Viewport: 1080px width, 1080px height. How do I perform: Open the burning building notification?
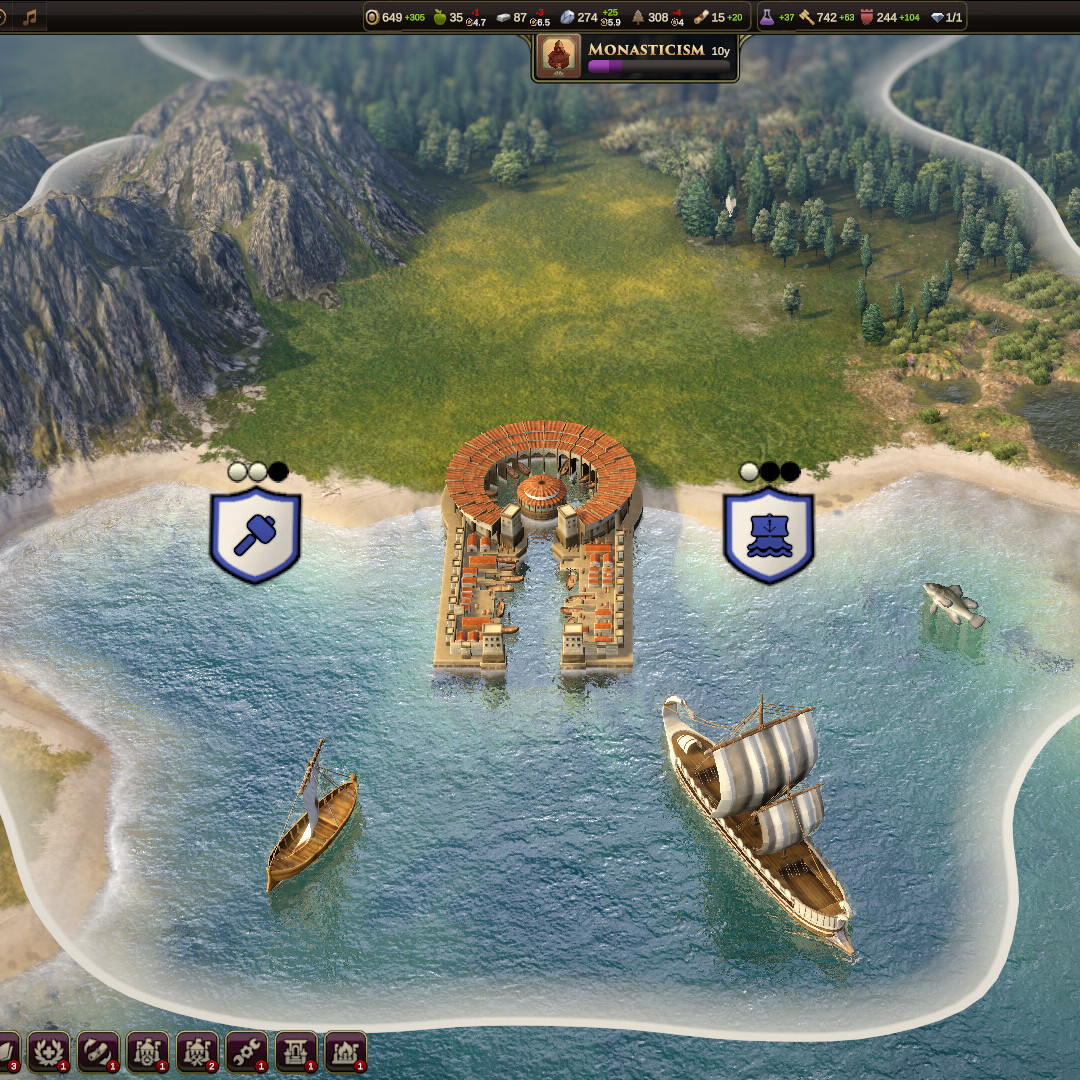coord(345,1051)
